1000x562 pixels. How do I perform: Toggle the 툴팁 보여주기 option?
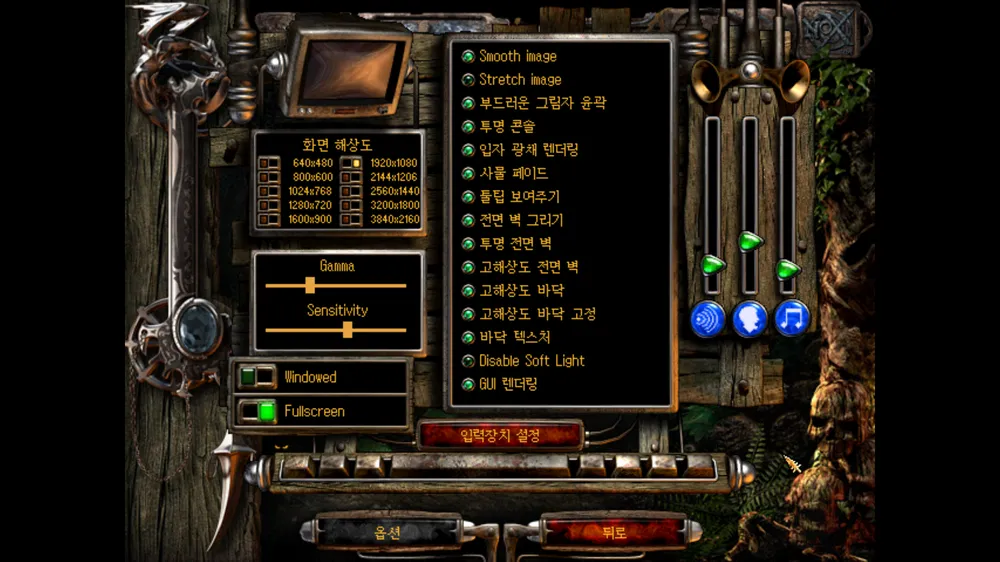[467, 197]
